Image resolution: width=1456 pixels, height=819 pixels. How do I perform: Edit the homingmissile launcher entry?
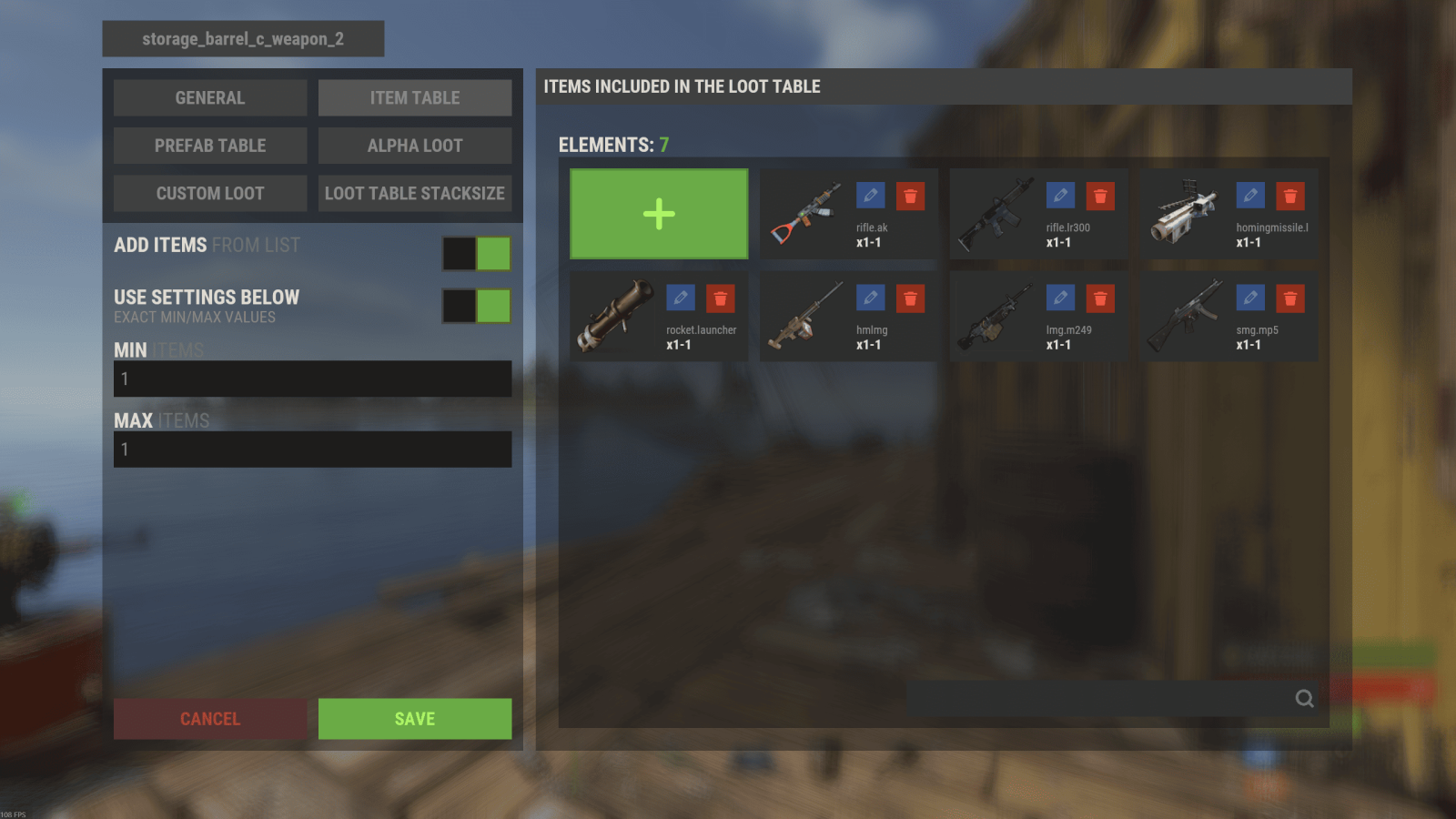(1250, 196)
